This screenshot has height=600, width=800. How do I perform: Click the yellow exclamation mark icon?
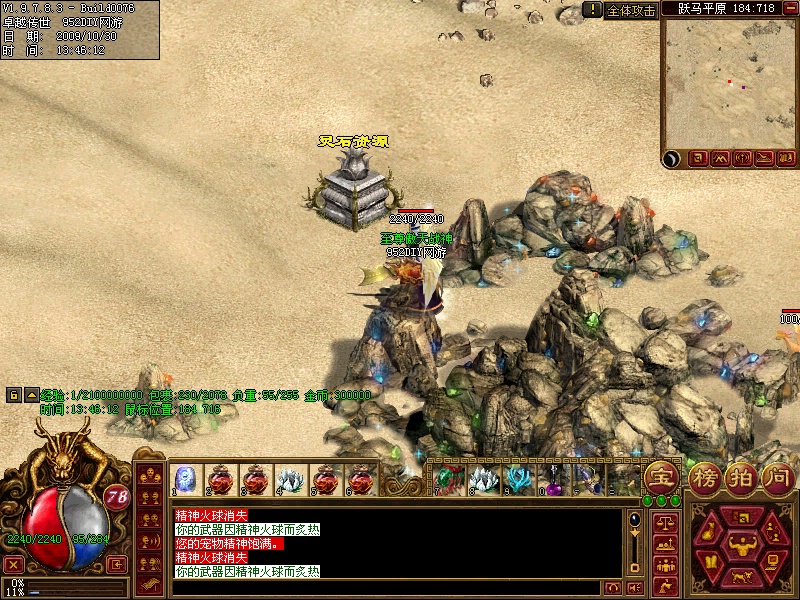click(x=593, y=10)
